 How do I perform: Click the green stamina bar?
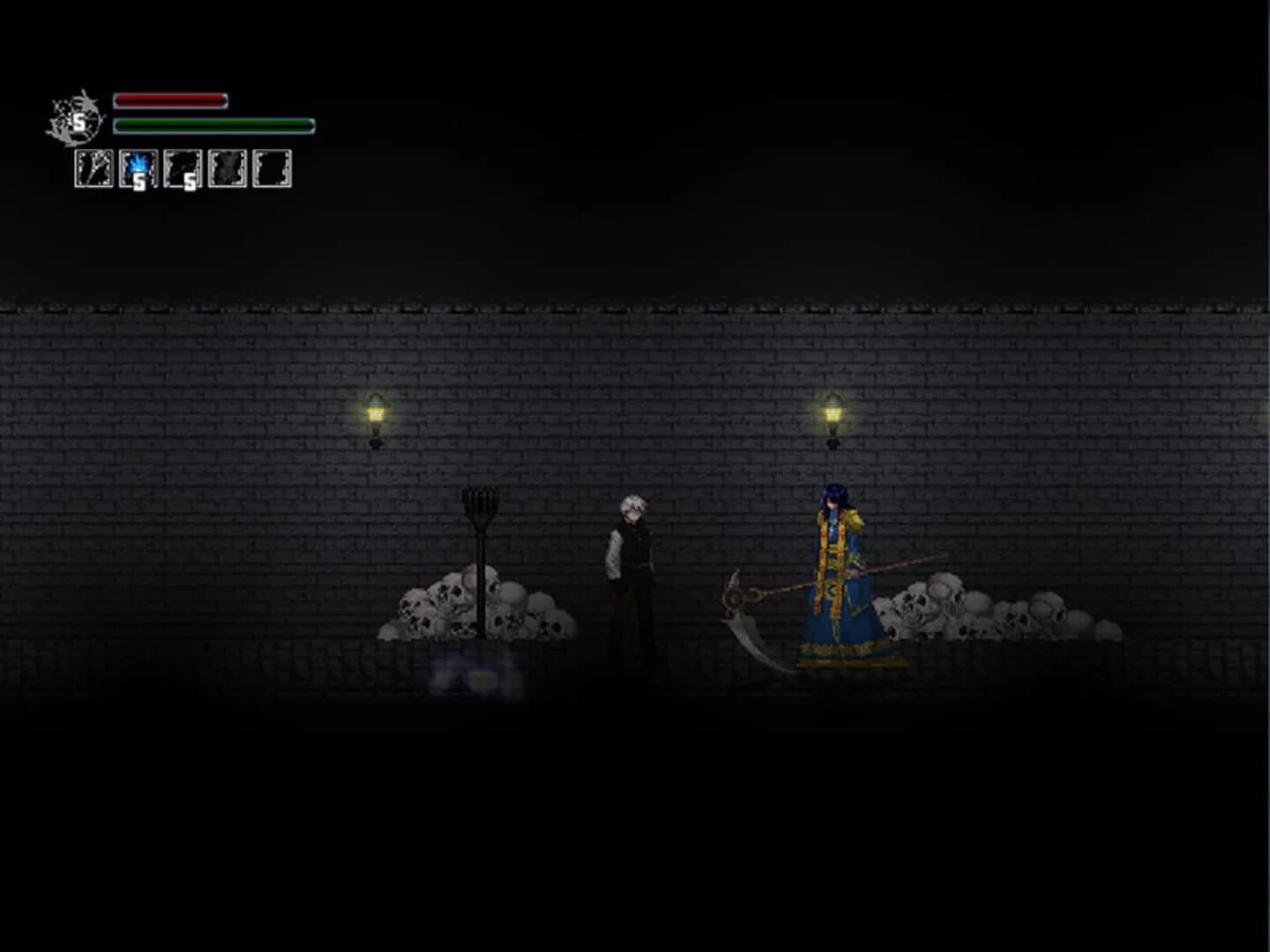point(212,124)
